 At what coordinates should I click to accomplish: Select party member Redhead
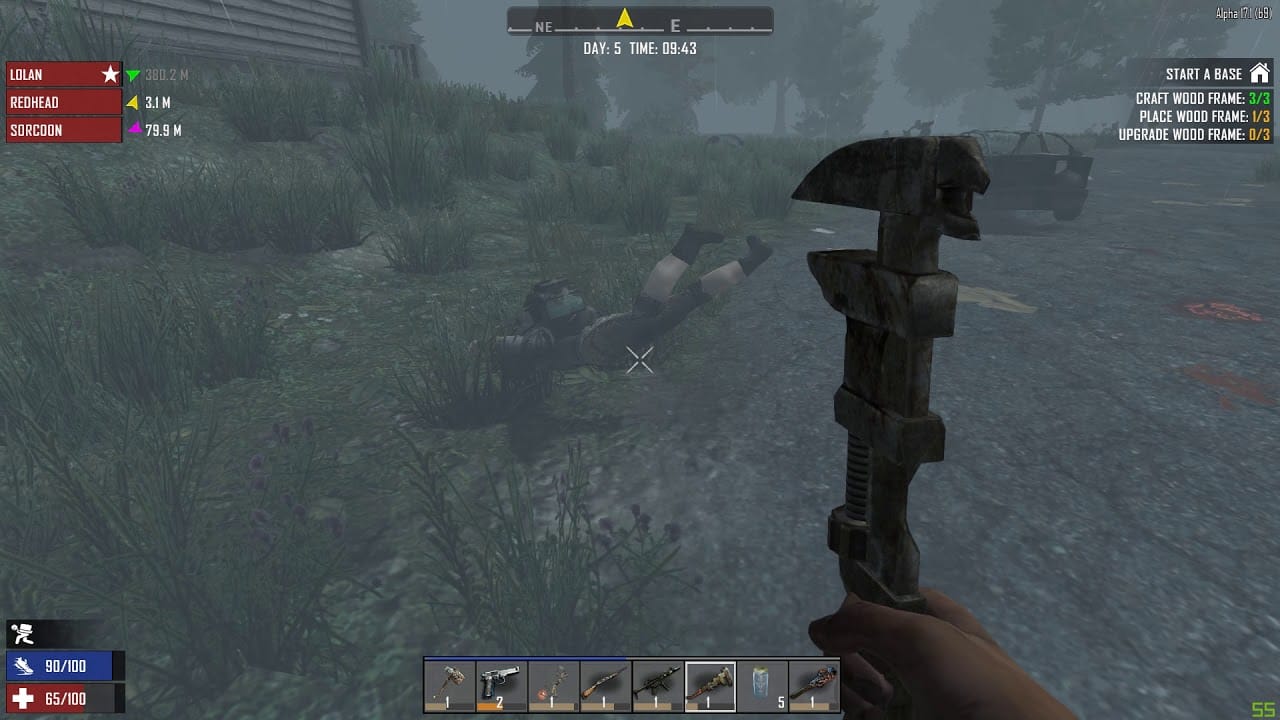(x=64, y=102)
